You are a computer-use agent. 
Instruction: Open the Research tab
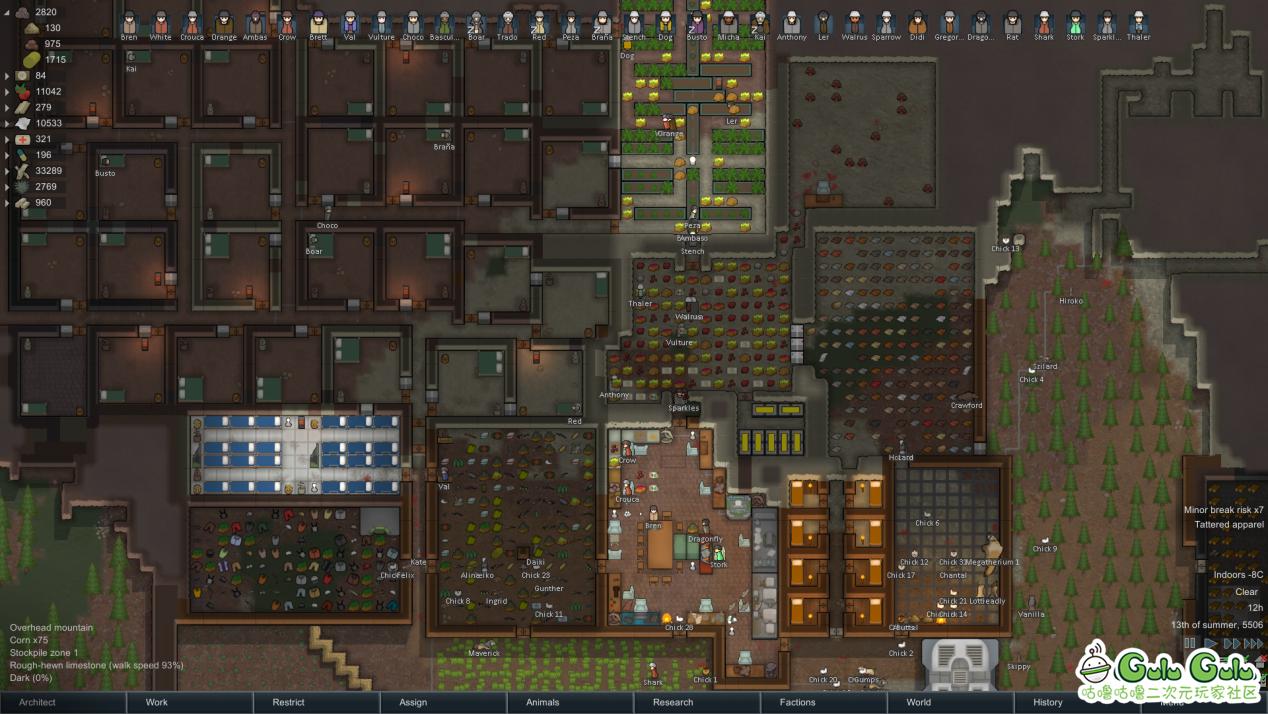click(673, 702)
